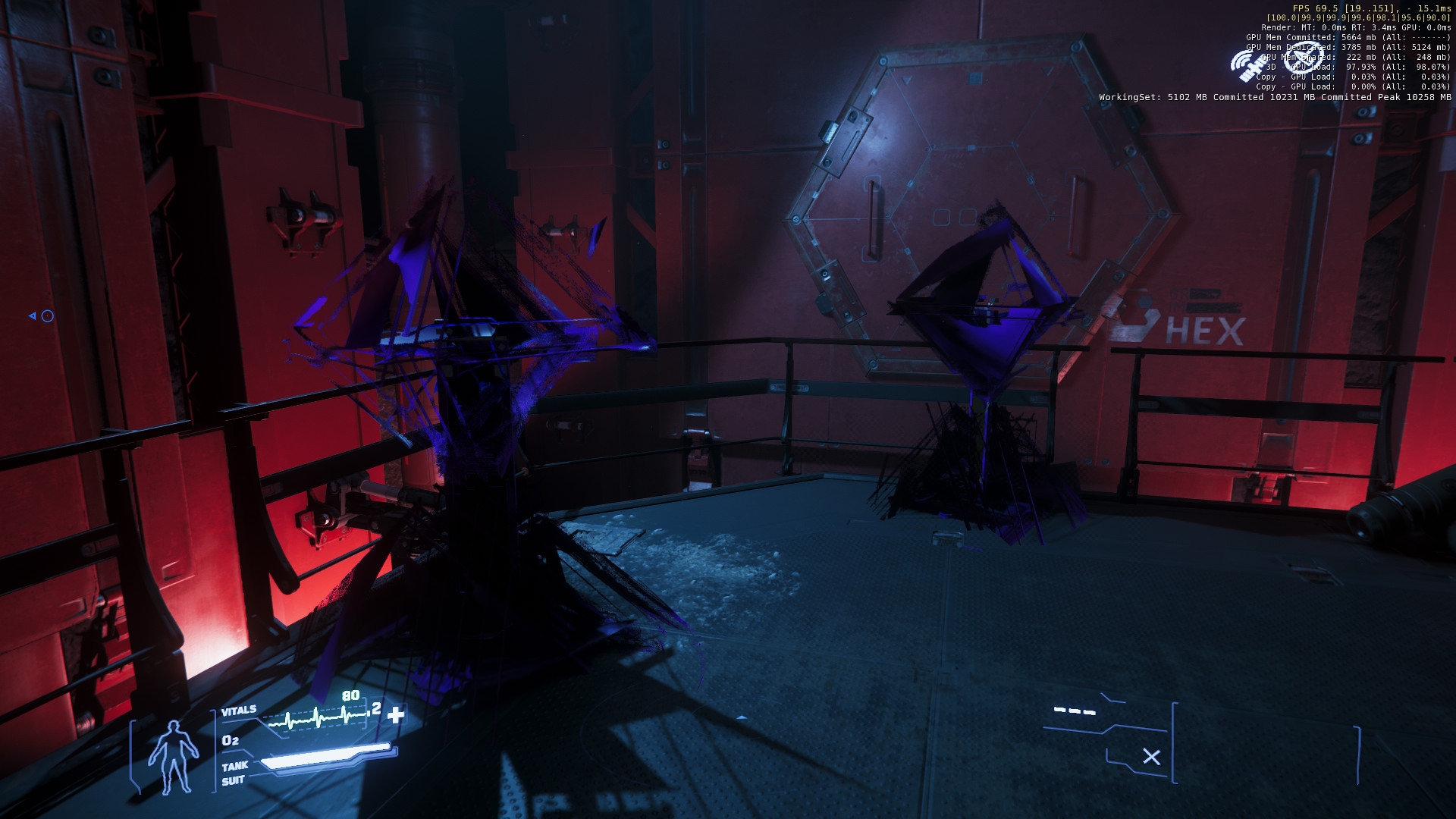The image size is (1456, 819).
Task: Select the white medical plus icon
Action: point(396,714)
